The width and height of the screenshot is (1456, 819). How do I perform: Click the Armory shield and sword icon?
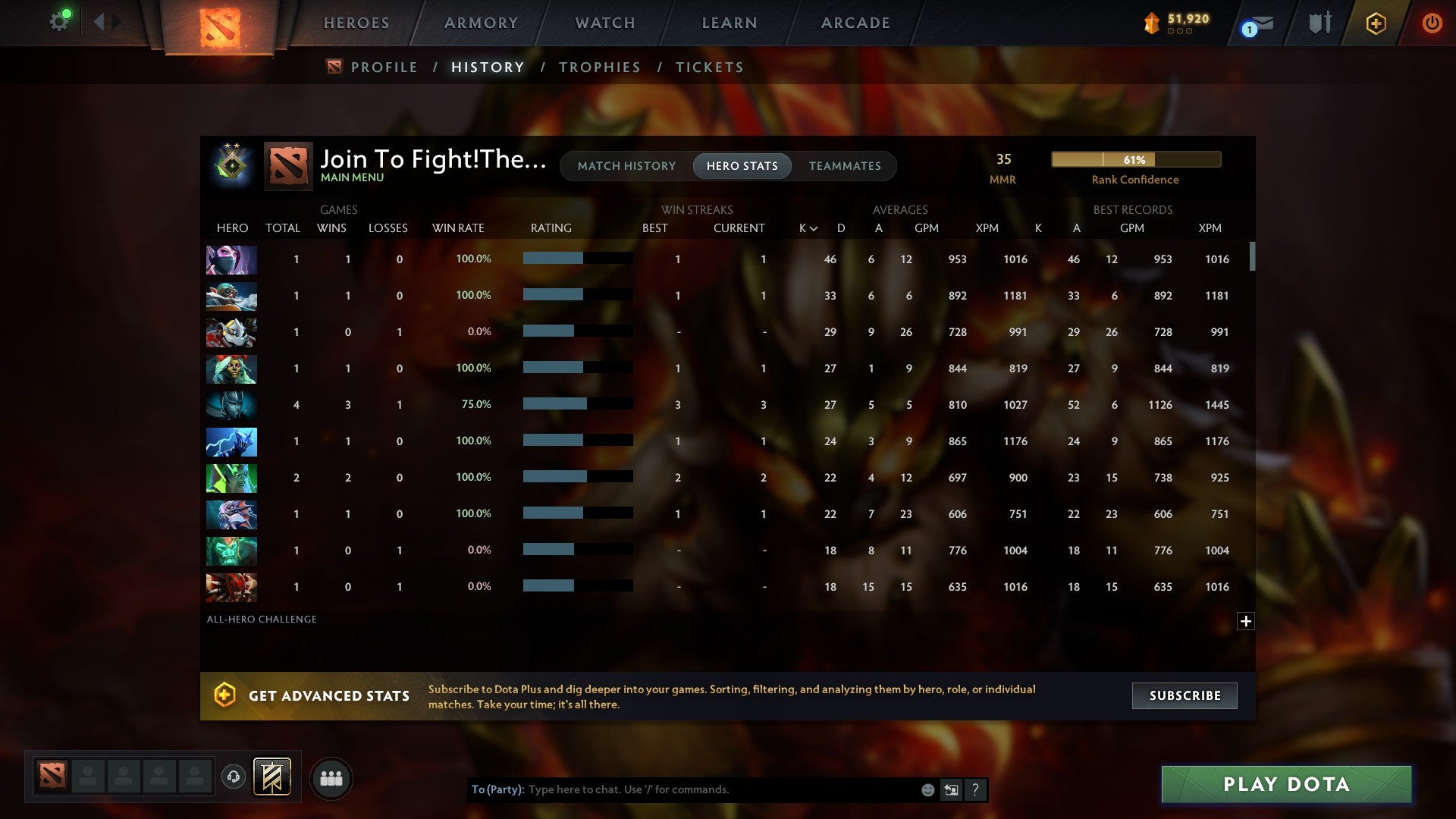click(x=1319, y=23)
